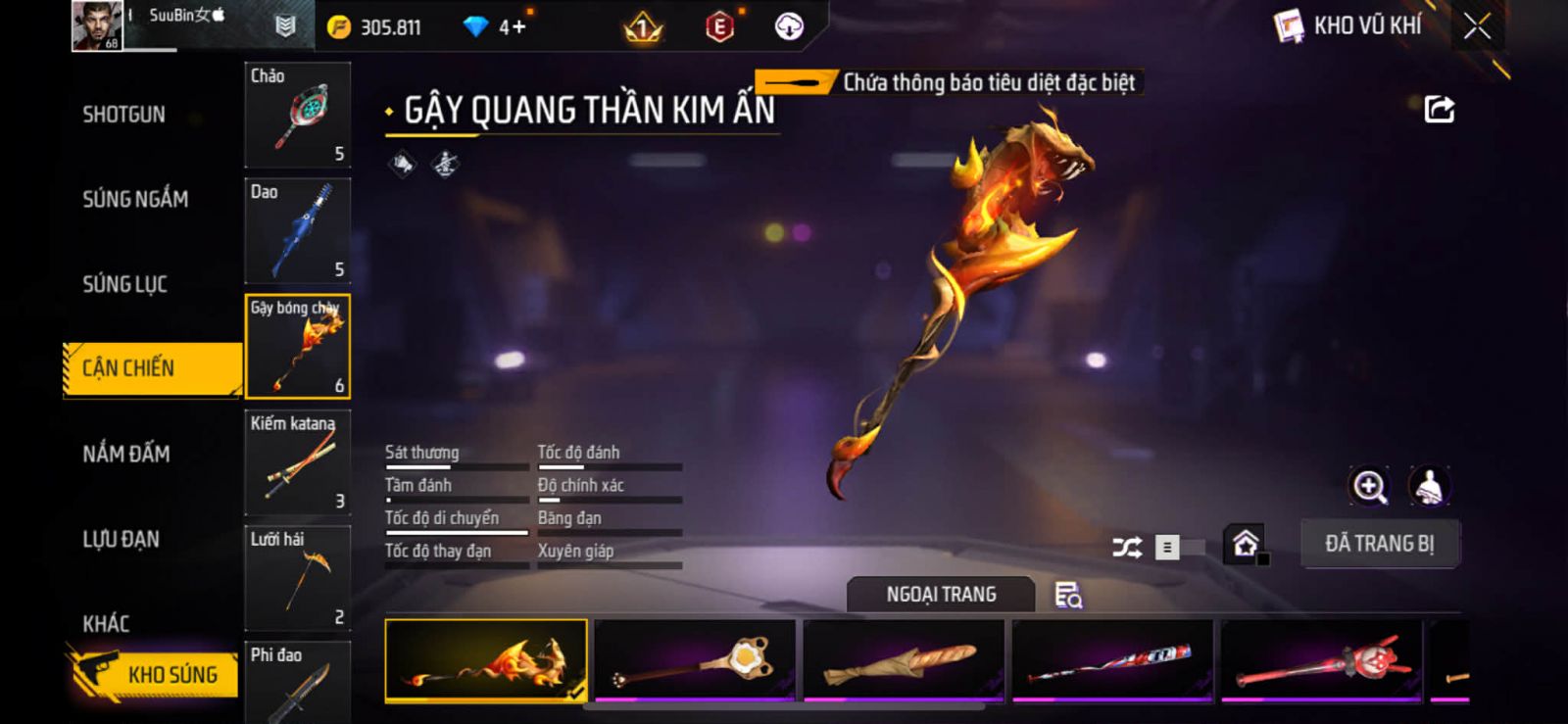This screenshot has height=724, width=1568.
Task: Open the diamond top-up counter
Action: pos(498,26)
